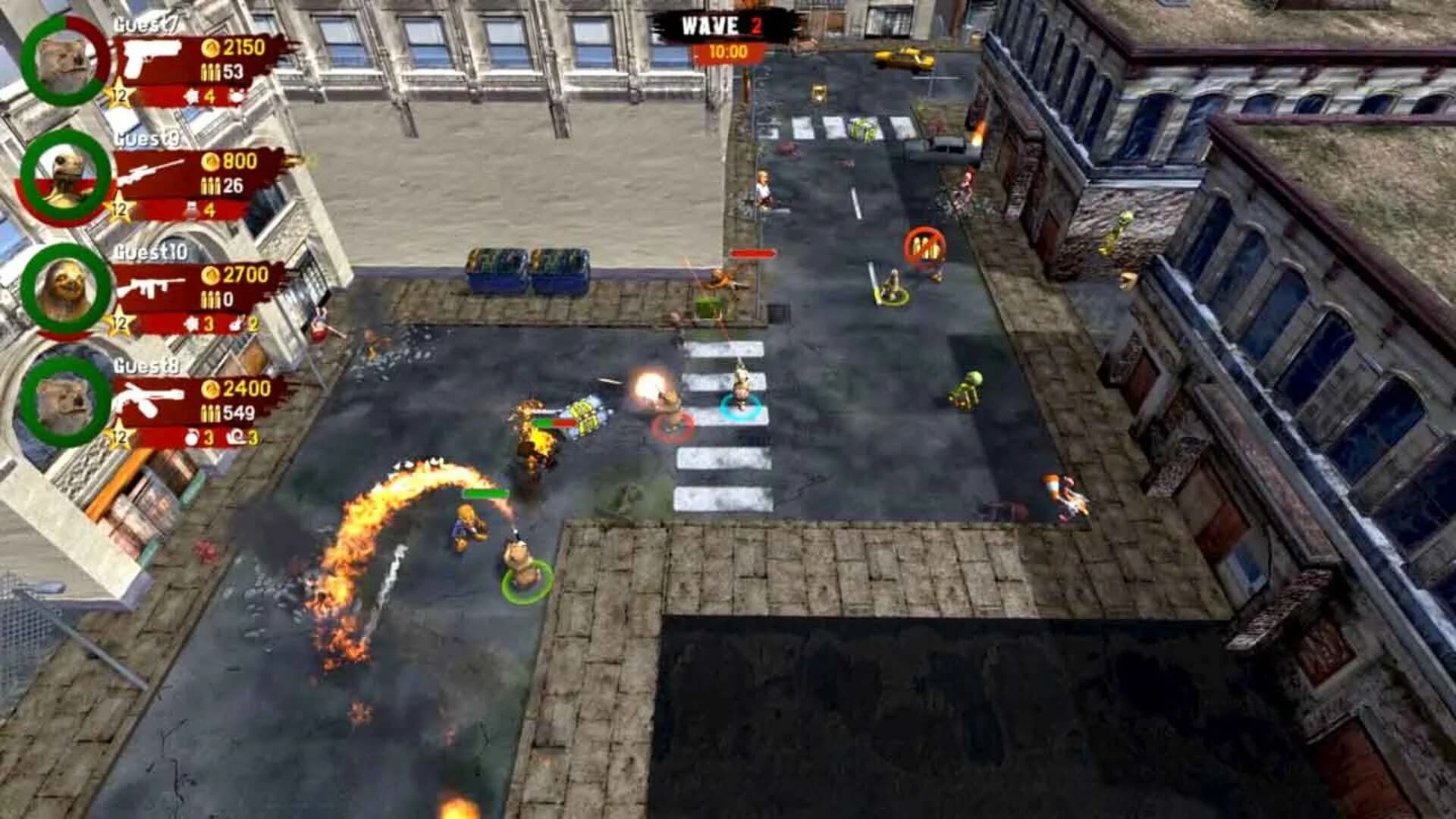Click the bullet ammo icon showing 549 for Guest8

click(210, 412)
